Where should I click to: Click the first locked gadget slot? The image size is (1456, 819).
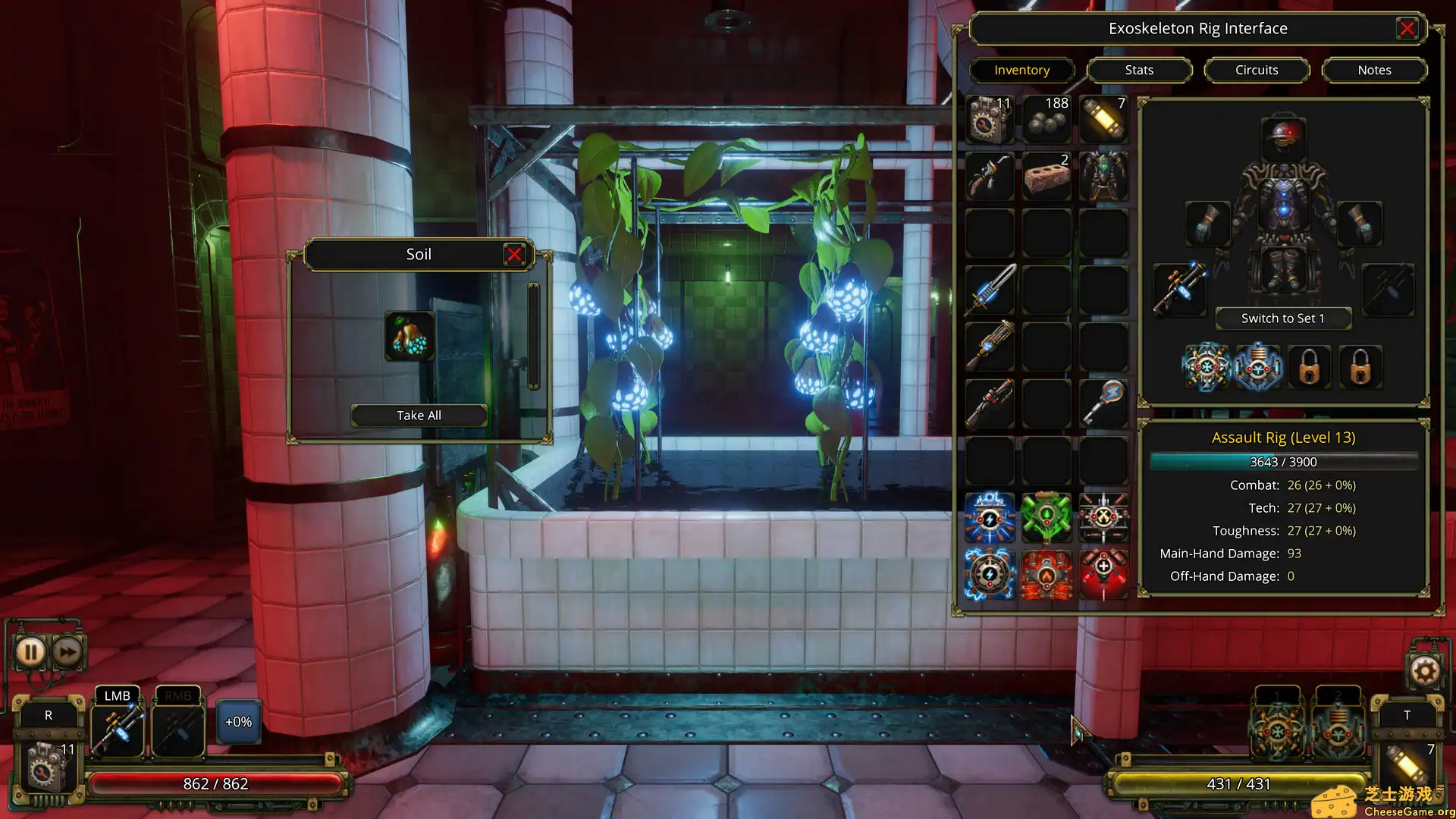pyautogui.click(x=1310, y=367)
